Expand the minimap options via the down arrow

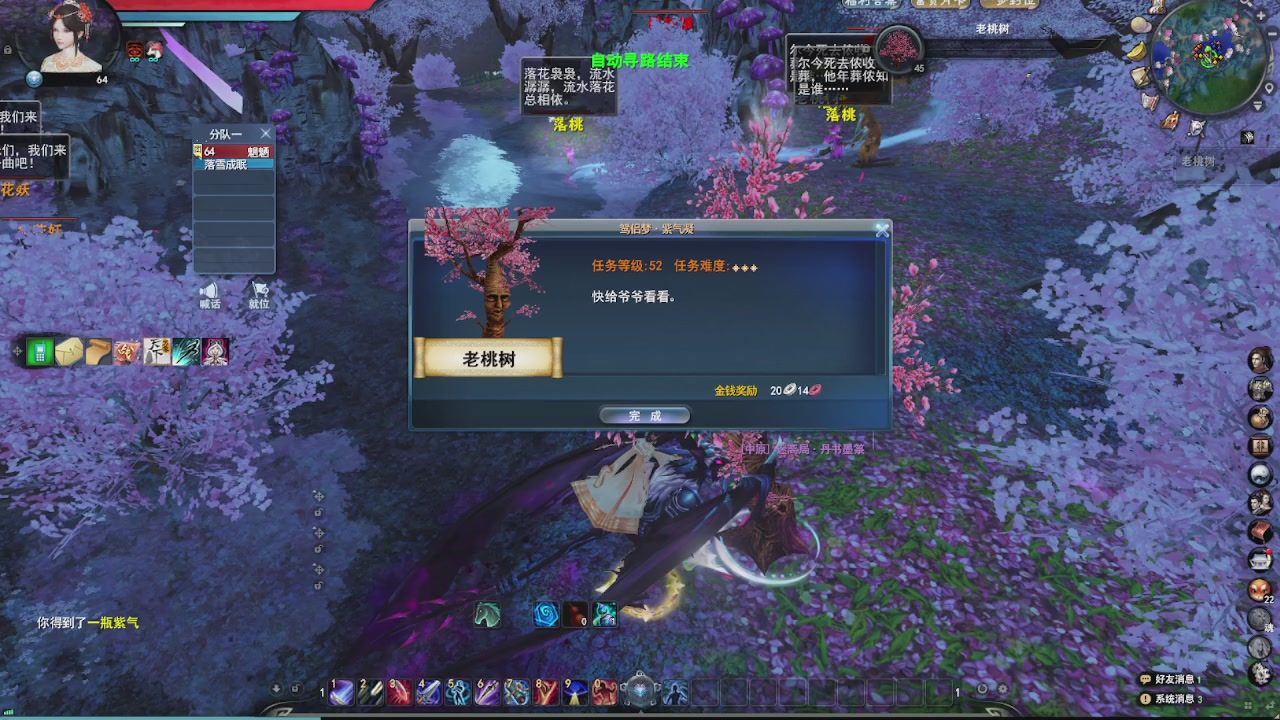(x=1258, y=104)
